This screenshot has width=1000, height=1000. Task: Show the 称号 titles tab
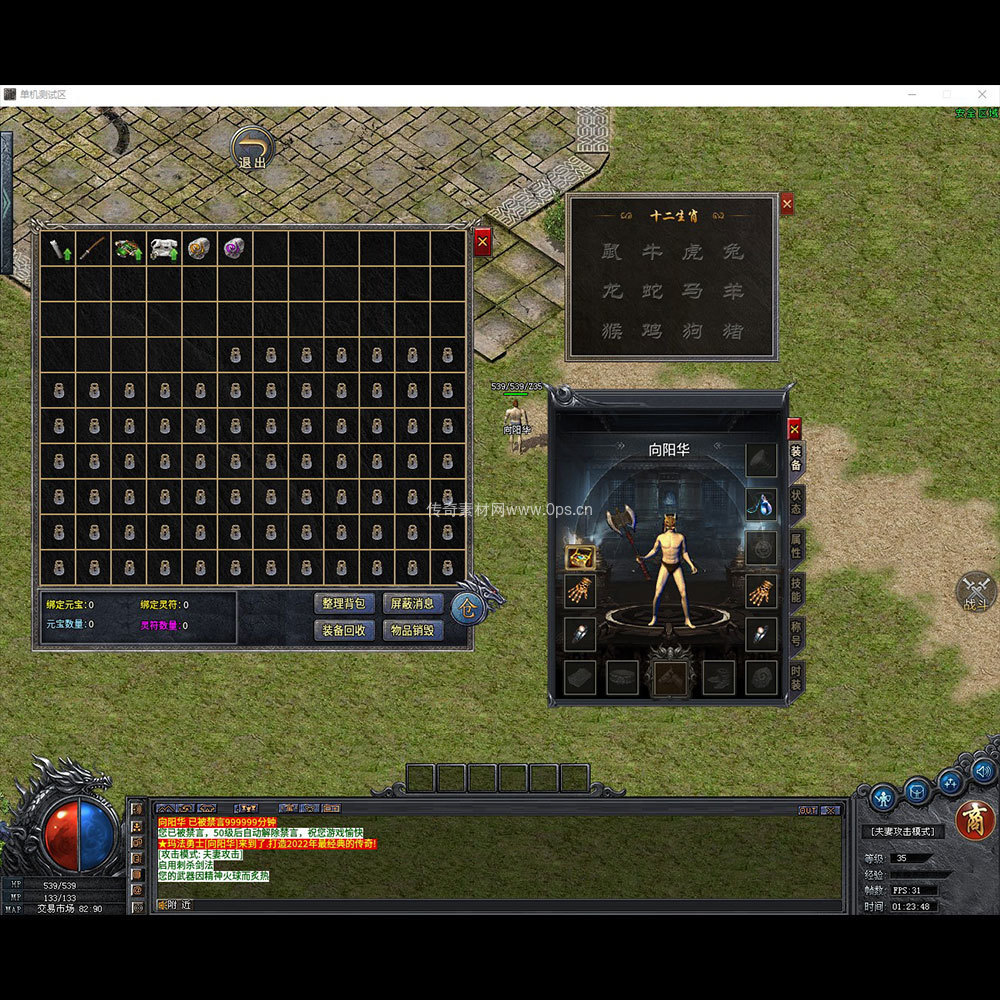[796, 633]
